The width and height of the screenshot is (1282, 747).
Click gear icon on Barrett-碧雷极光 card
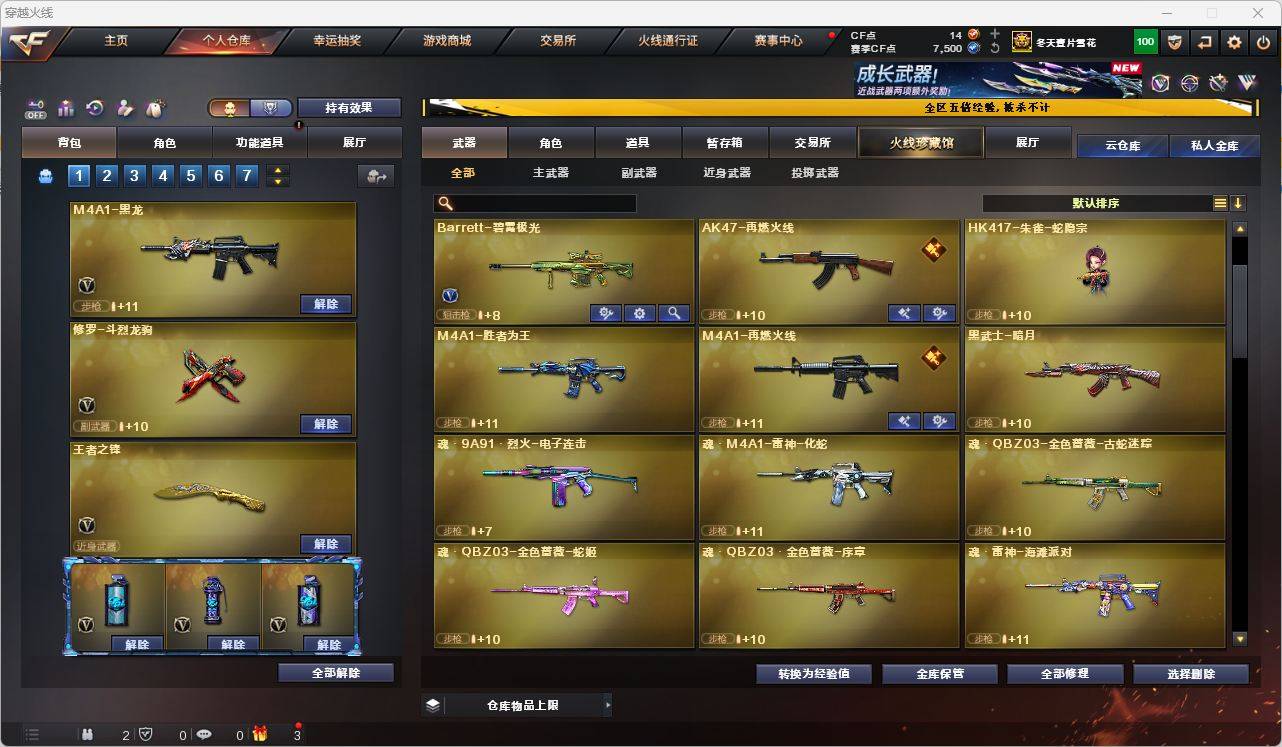click(x=639, y=313)
